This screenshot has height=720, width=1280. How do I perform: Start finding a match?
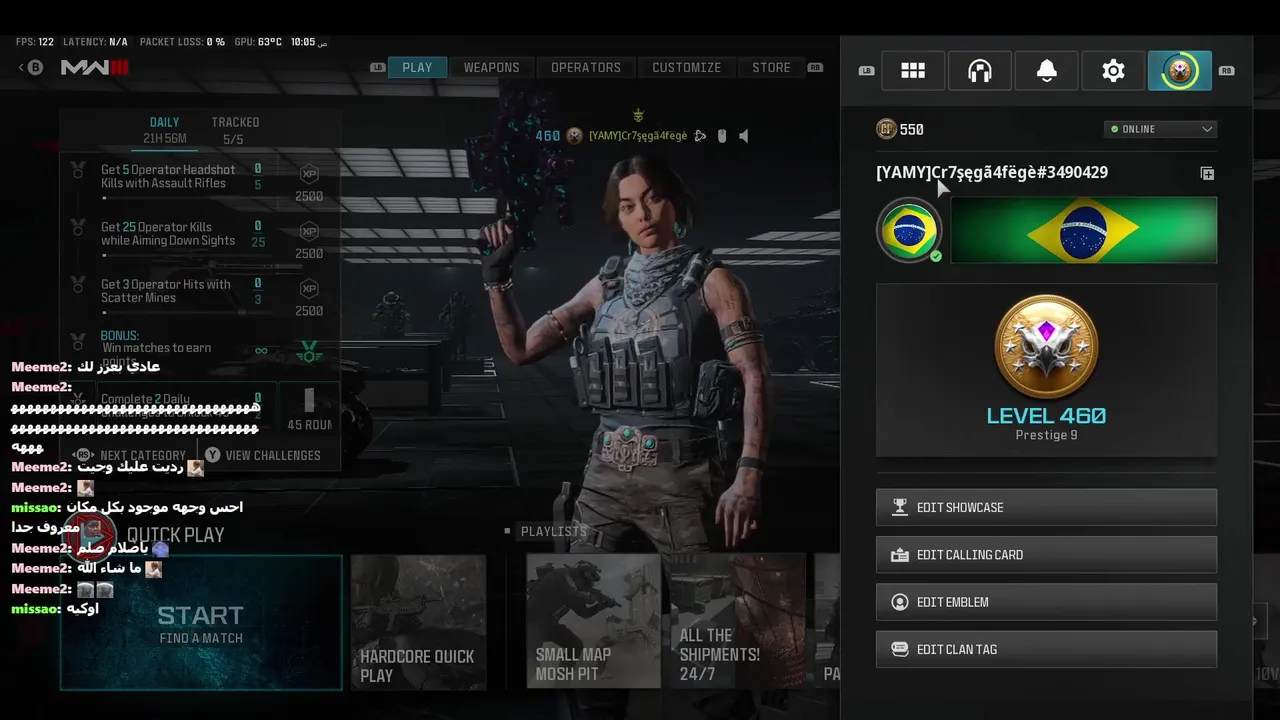pyautogui.click(x=201, y=623)
